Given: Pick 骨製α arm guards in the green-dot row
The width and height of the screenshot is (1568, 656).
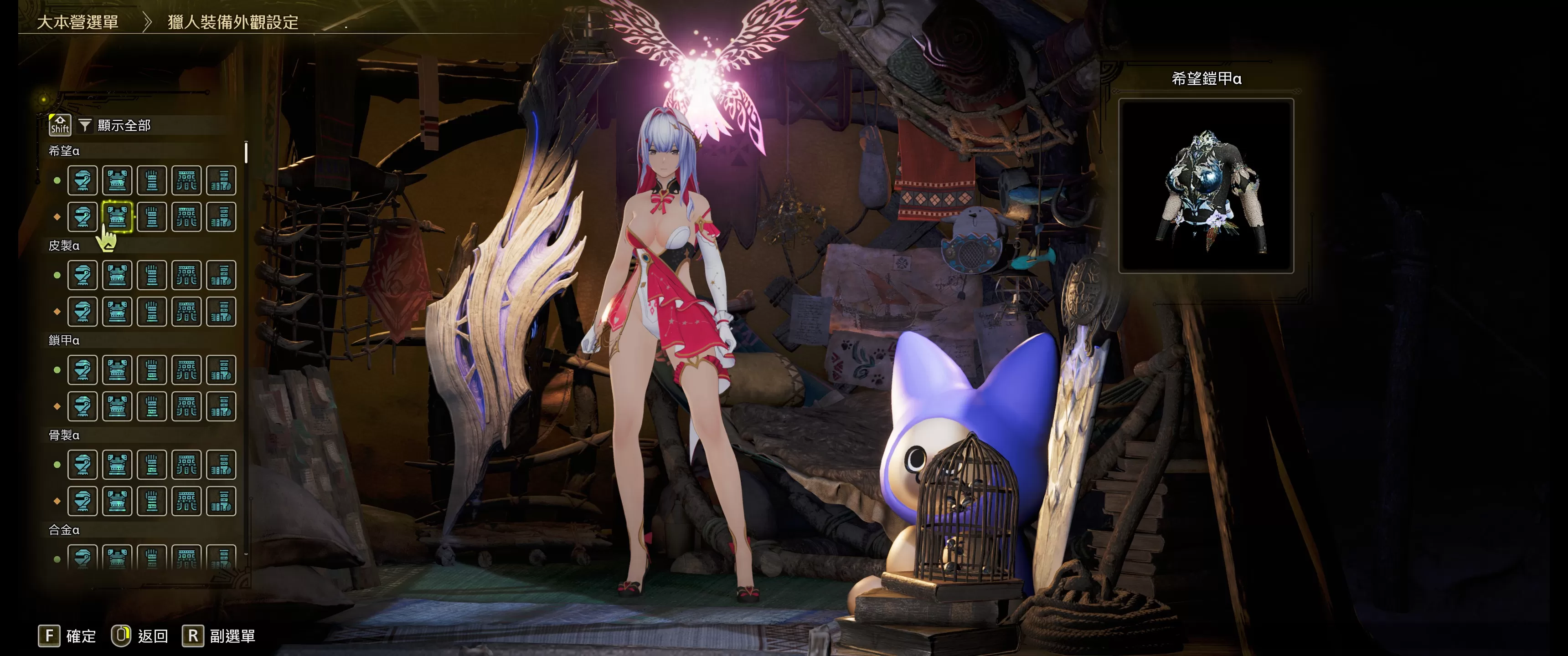Looking at the screenshot, I should pos(152,465).
